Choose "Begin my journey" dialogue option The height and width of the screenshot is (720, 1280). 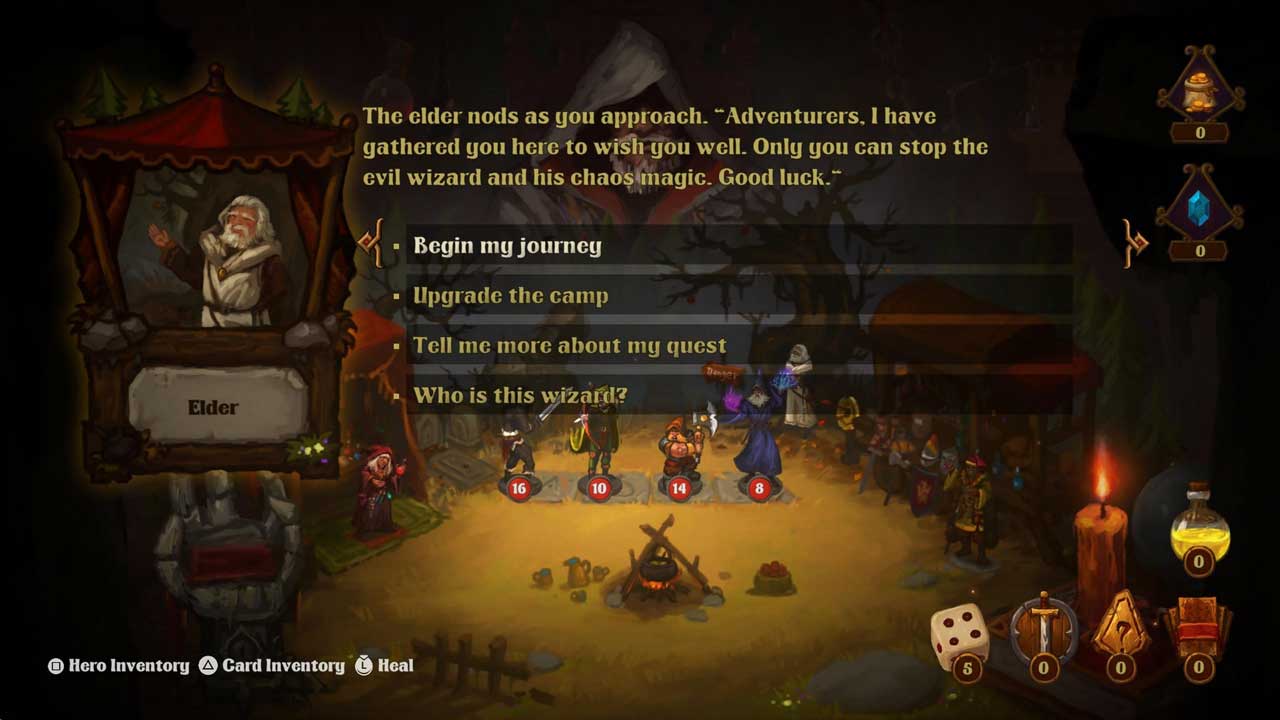[508, 246]
